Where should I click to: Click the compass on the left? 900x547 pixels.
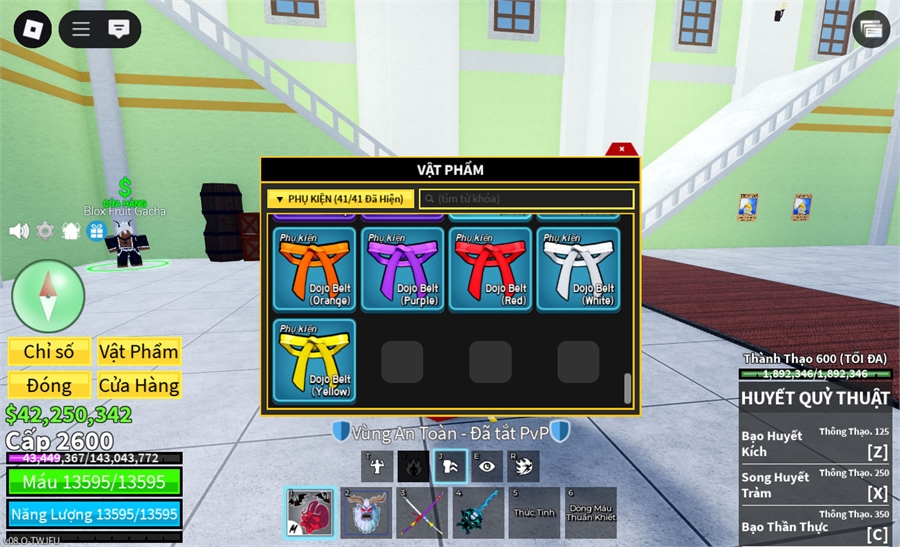[48, 296]
